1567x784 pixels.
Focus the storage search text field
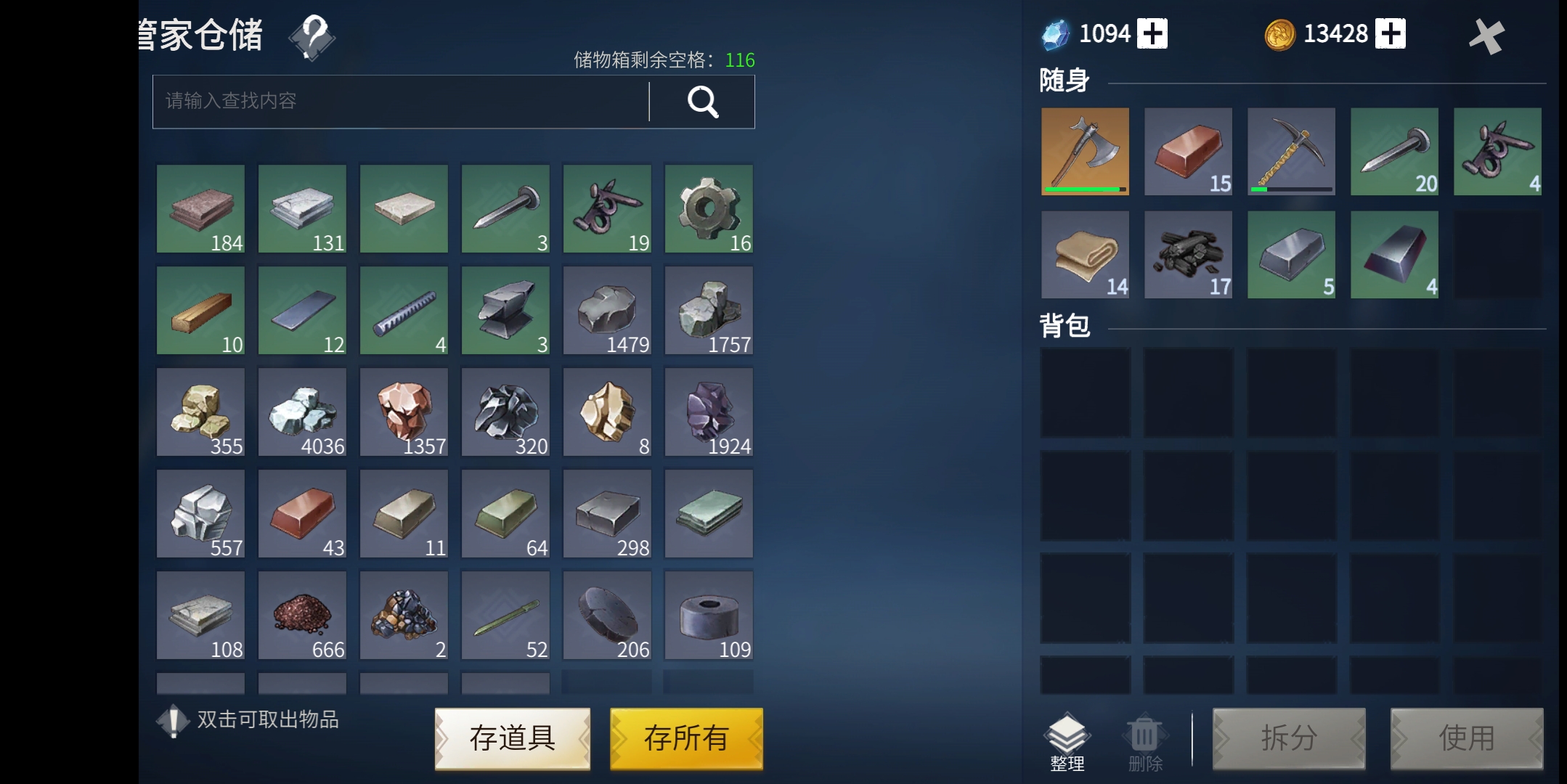(x=399, y=102)
